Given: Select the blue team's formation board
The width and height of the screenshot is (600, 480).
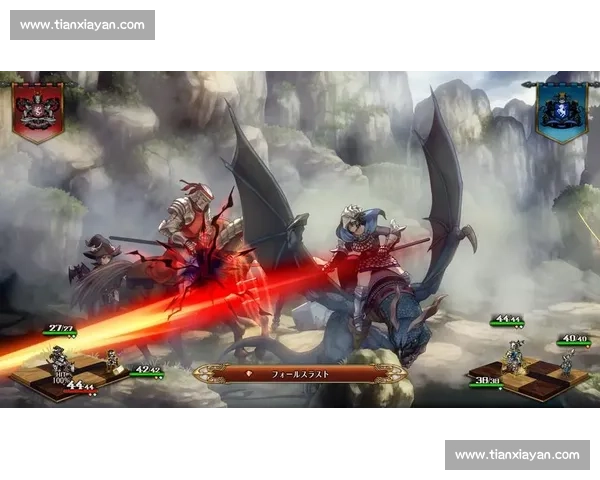Looking at the screenshot, I should [x=528, y=376].
